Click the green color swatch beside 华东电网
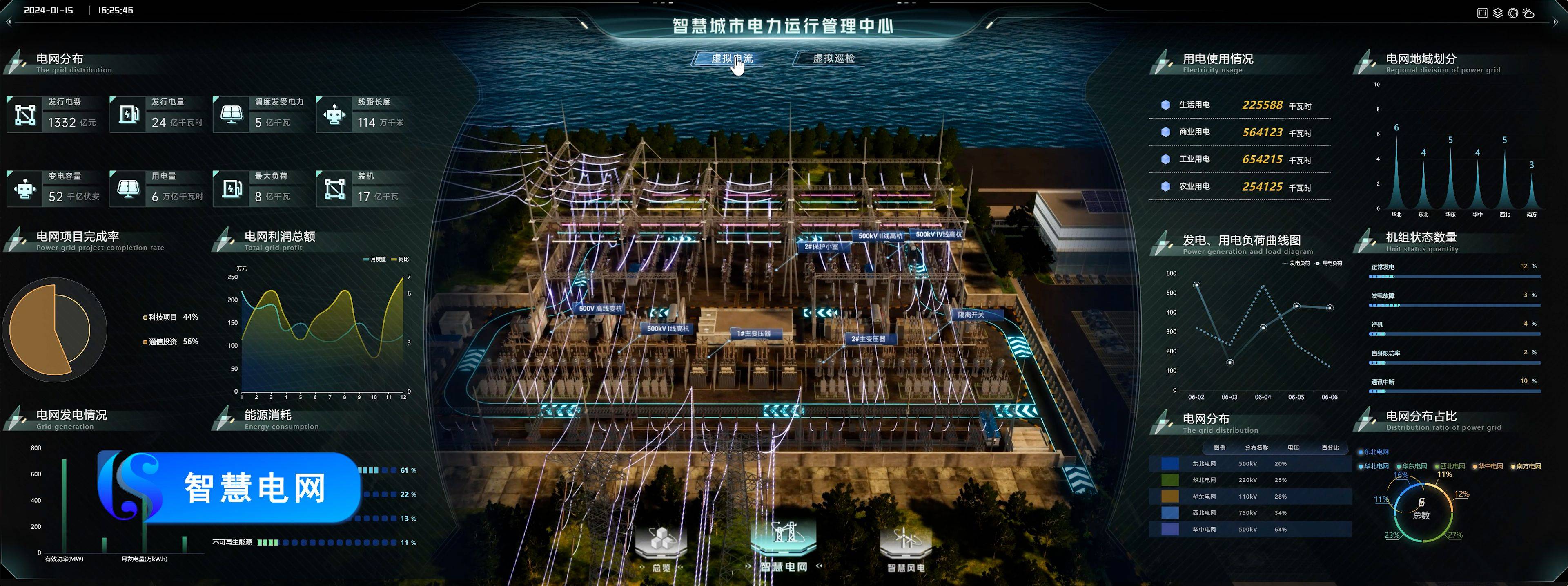This screenshot has height=586, width=1568. pos(1170,480)
